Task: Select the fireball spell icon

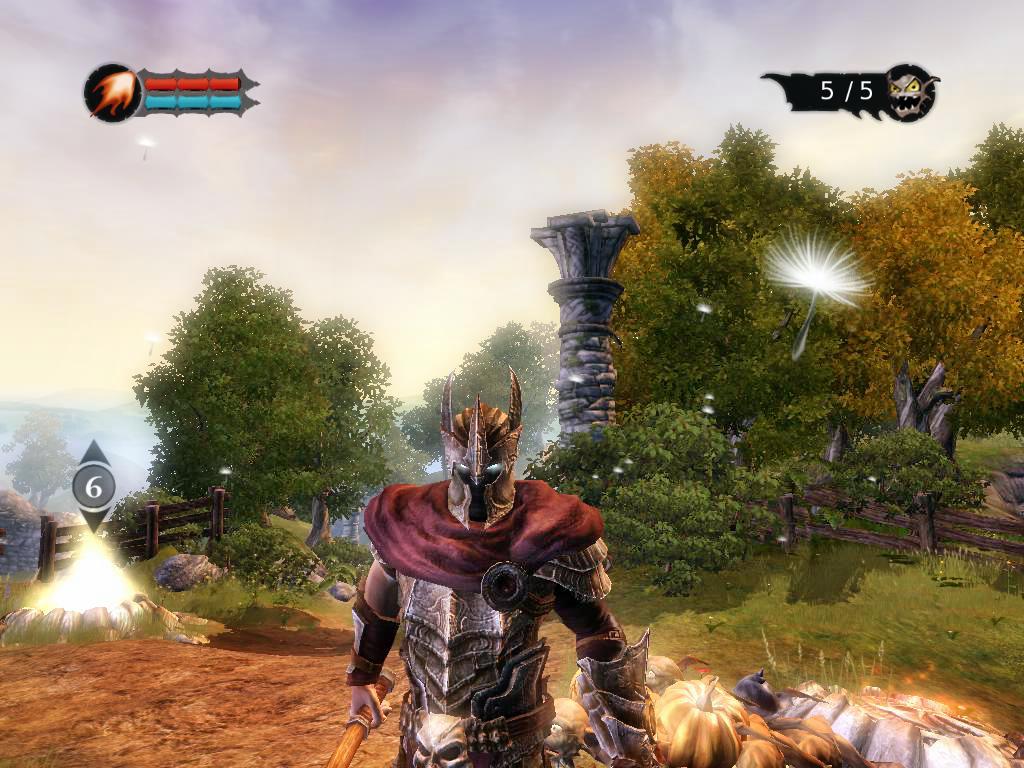Action: pos(111,93)
